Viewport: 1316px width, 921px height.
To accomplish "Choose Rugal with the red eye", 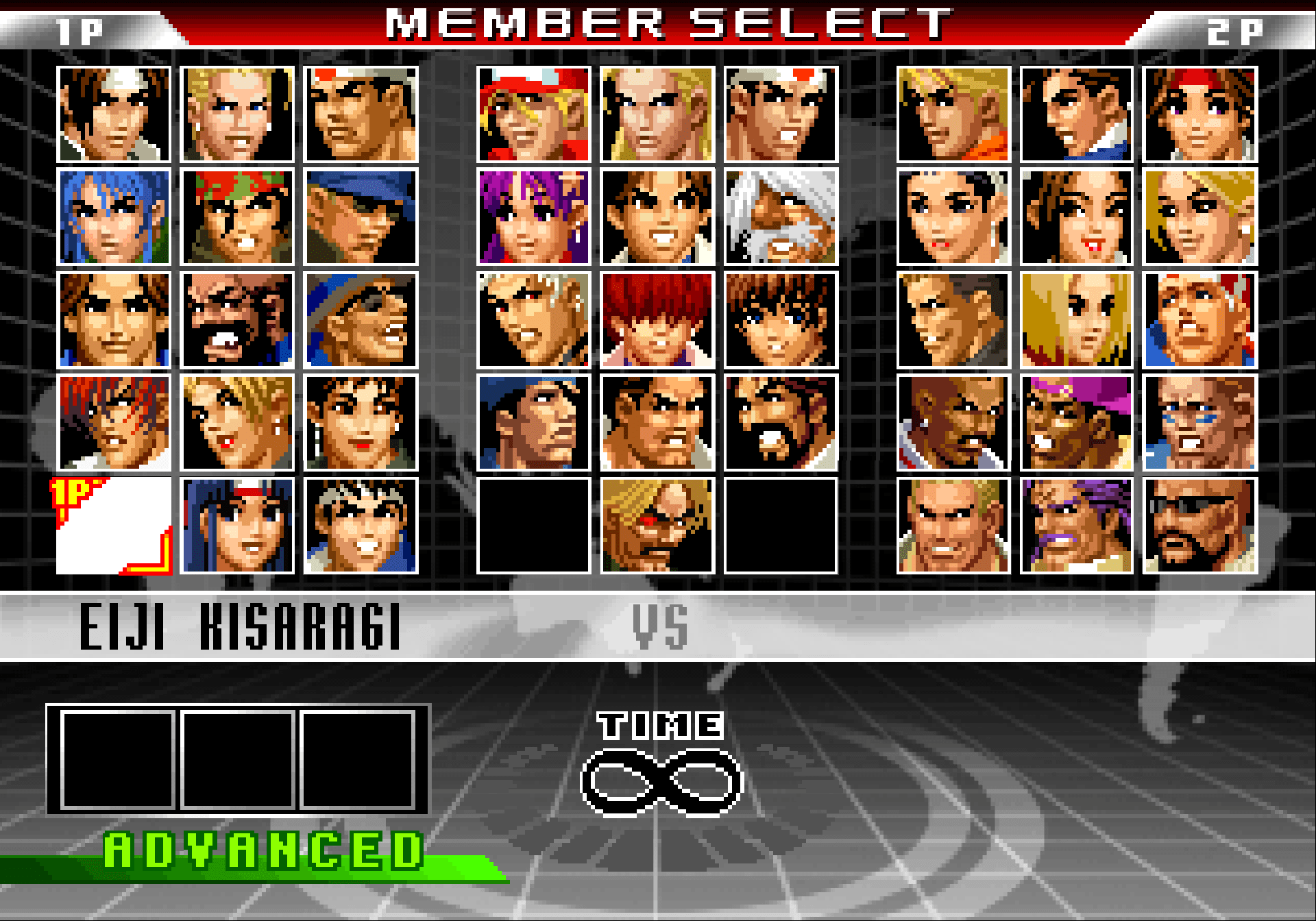I will point(657,526).
